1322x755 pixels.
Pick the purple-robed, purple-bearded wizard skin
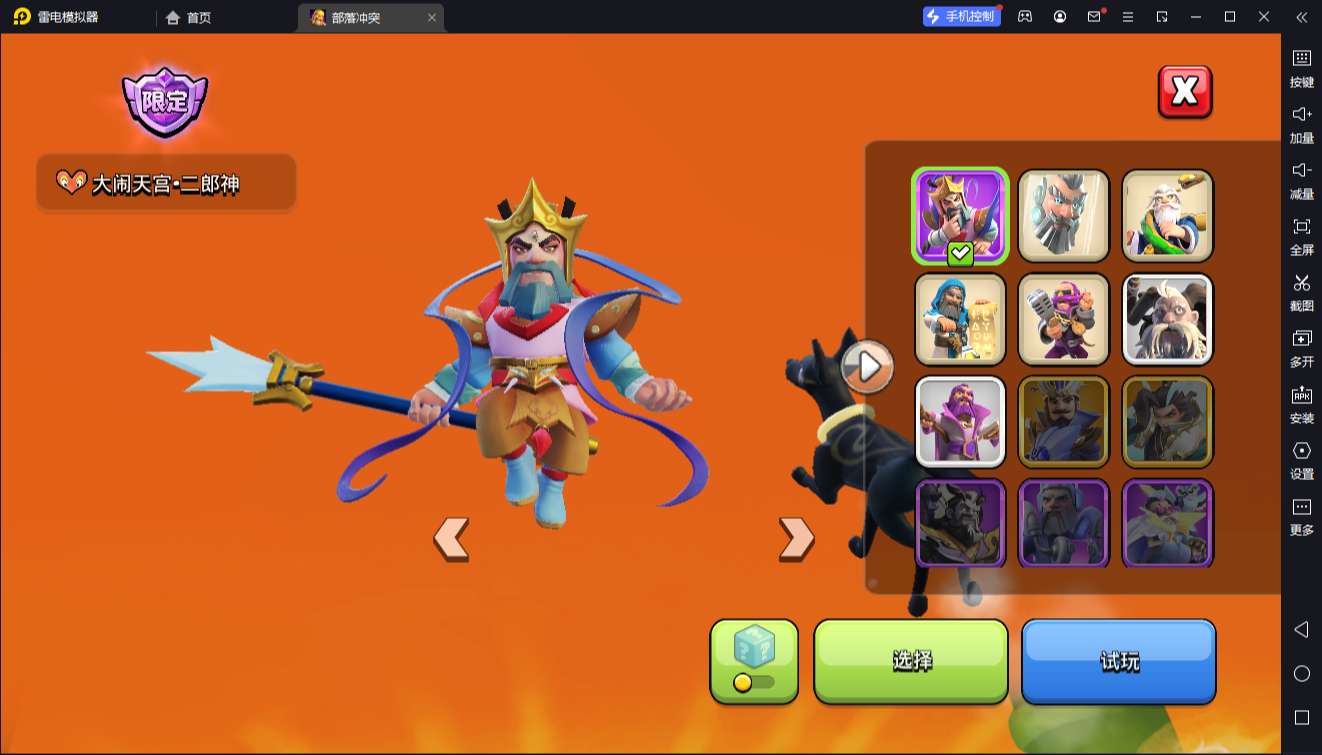[x=960, y=422]
